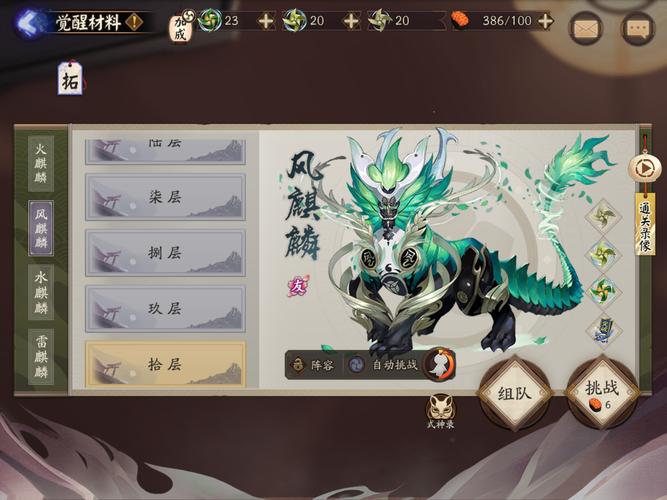Open the mail envelope icon
Viewport: 667px width, 500px height.
(586, 28)
